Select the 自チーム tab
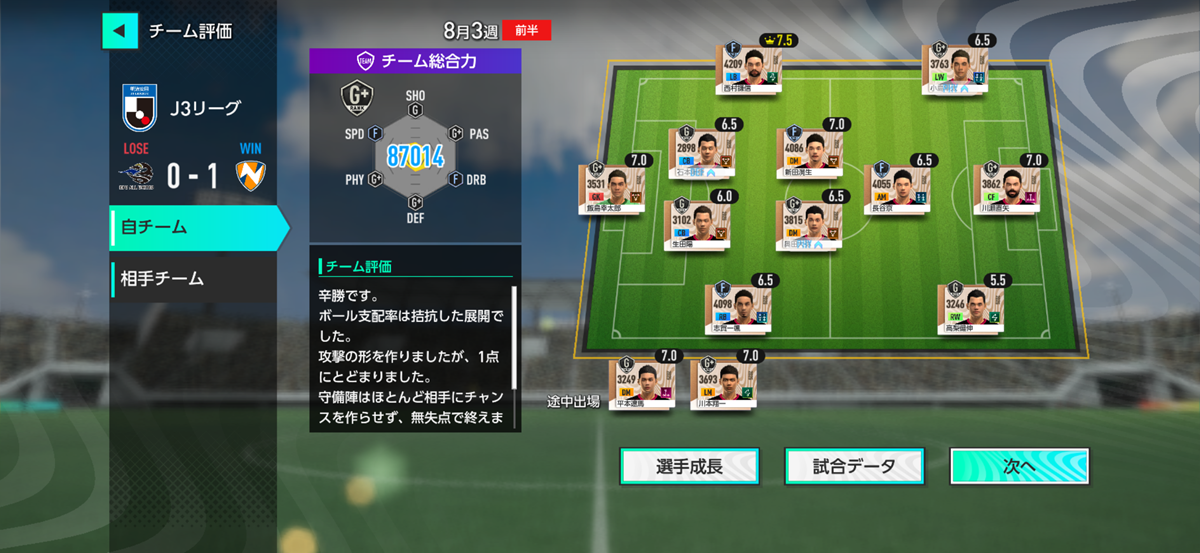Image resolution: width=1200 pixels, height=553 pixels. 198,227
